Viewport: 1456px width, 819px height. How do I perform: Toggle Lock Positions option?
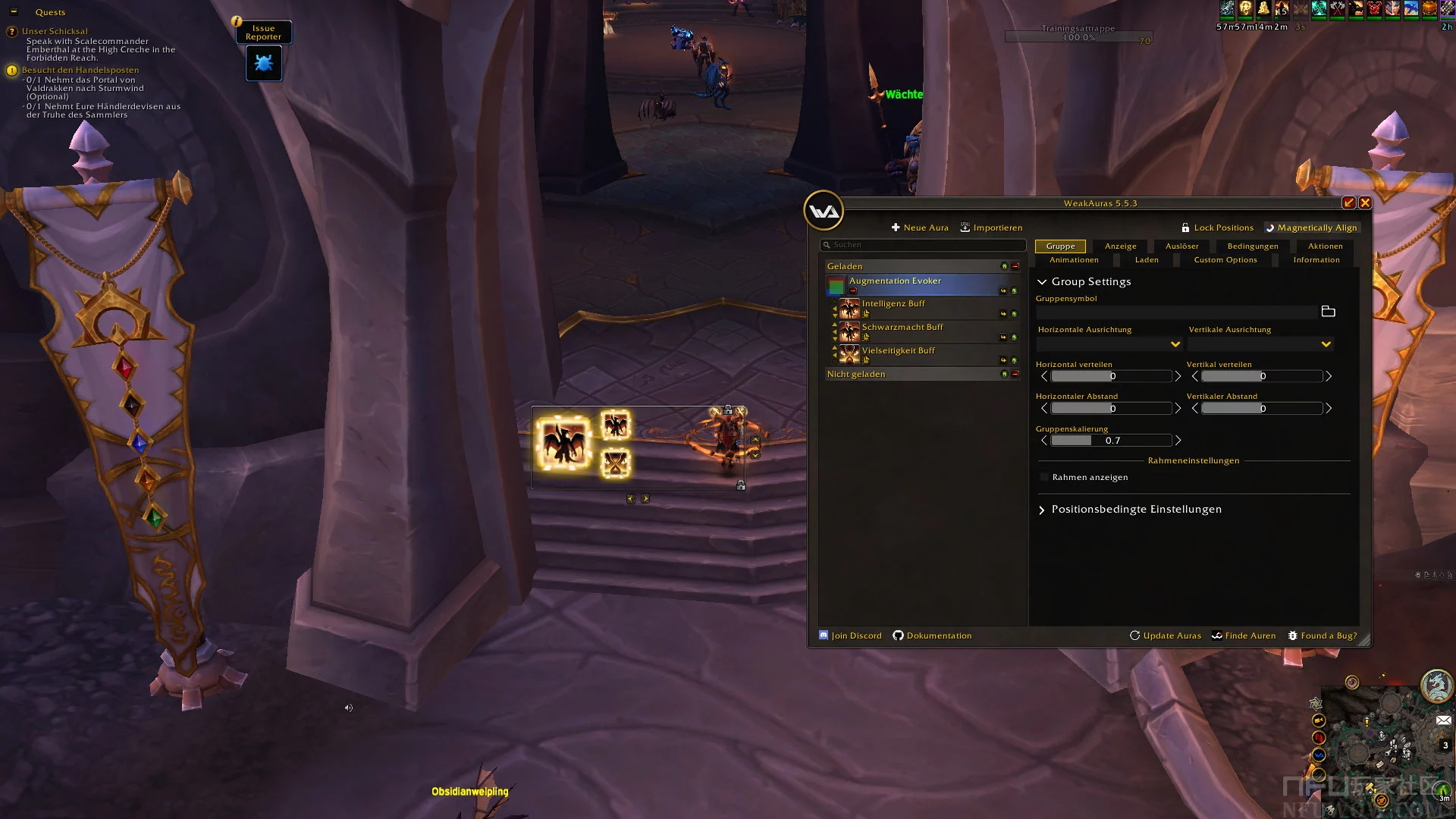(x=1217, y=227)
